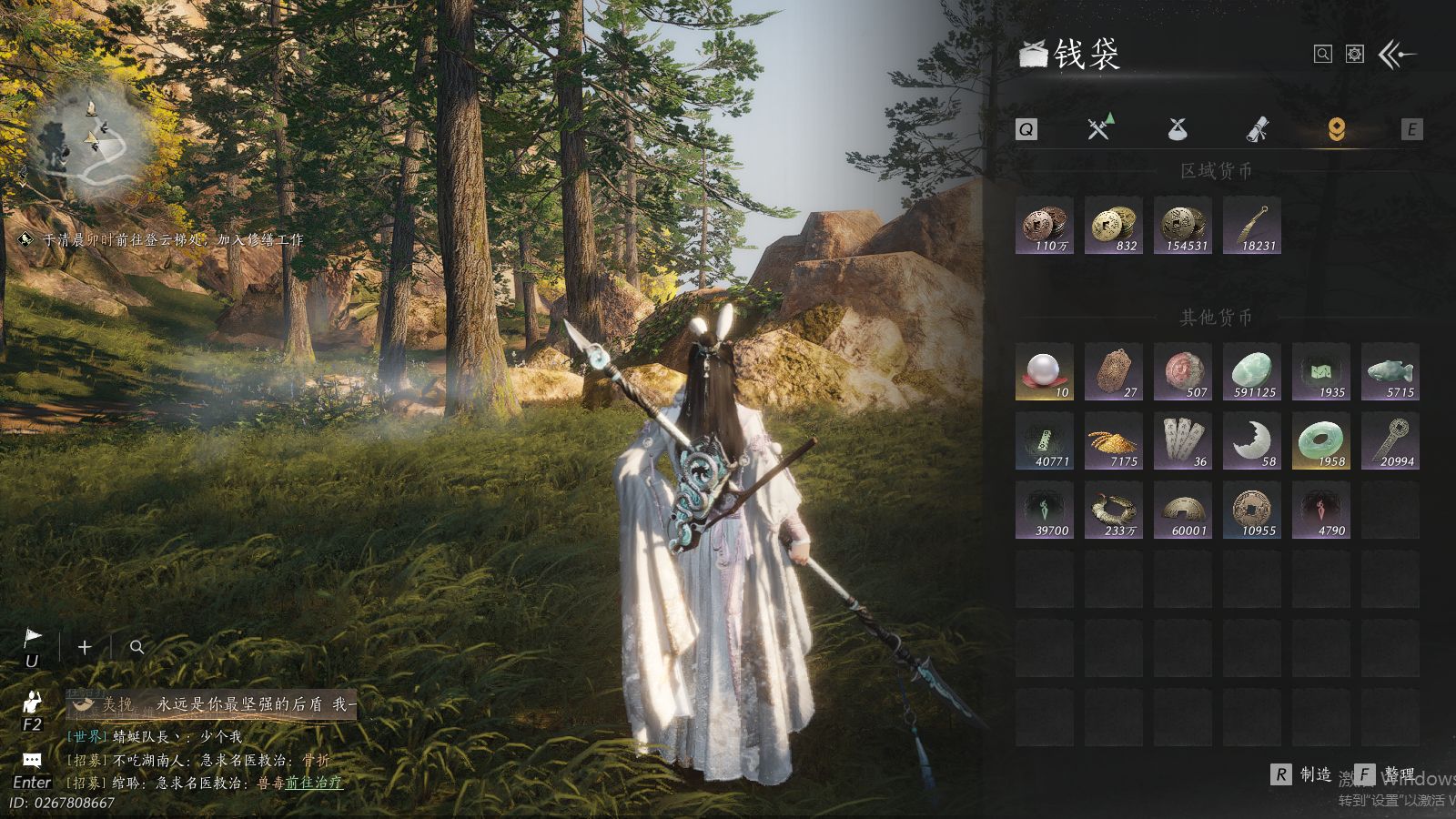Select the copper coins stack showing 110万
The width and height of the screenshot is (1456, 819).
[x=1045, y=225]
